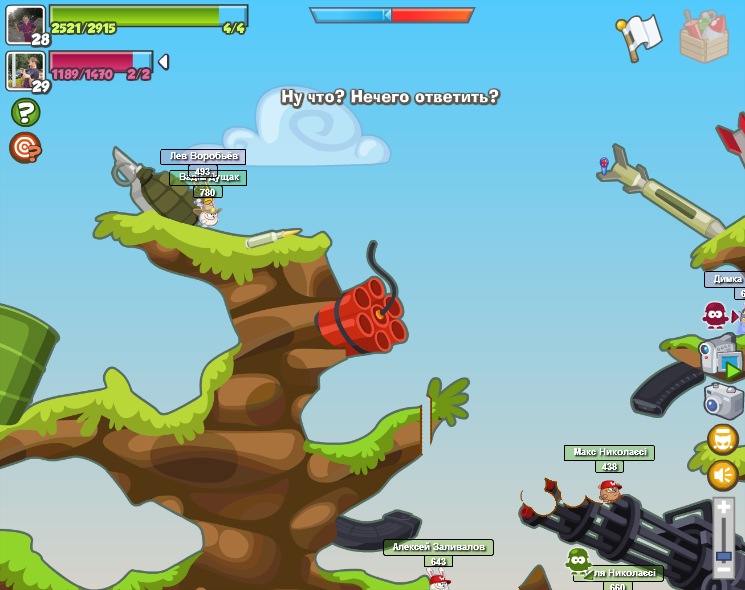Click the orange round button above the speaker
The height and width of the screenshot is (590, 745).
(723, 439)
